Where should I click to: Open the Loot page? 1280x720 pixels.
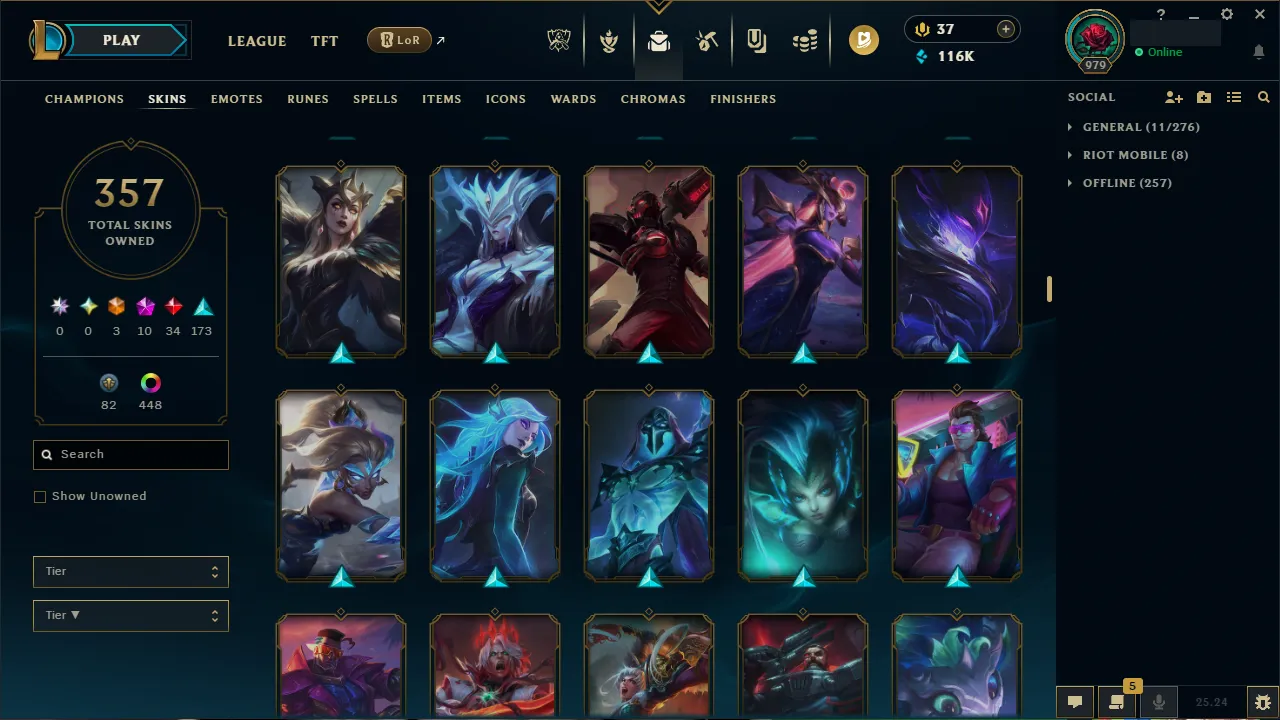pos(658,40)
